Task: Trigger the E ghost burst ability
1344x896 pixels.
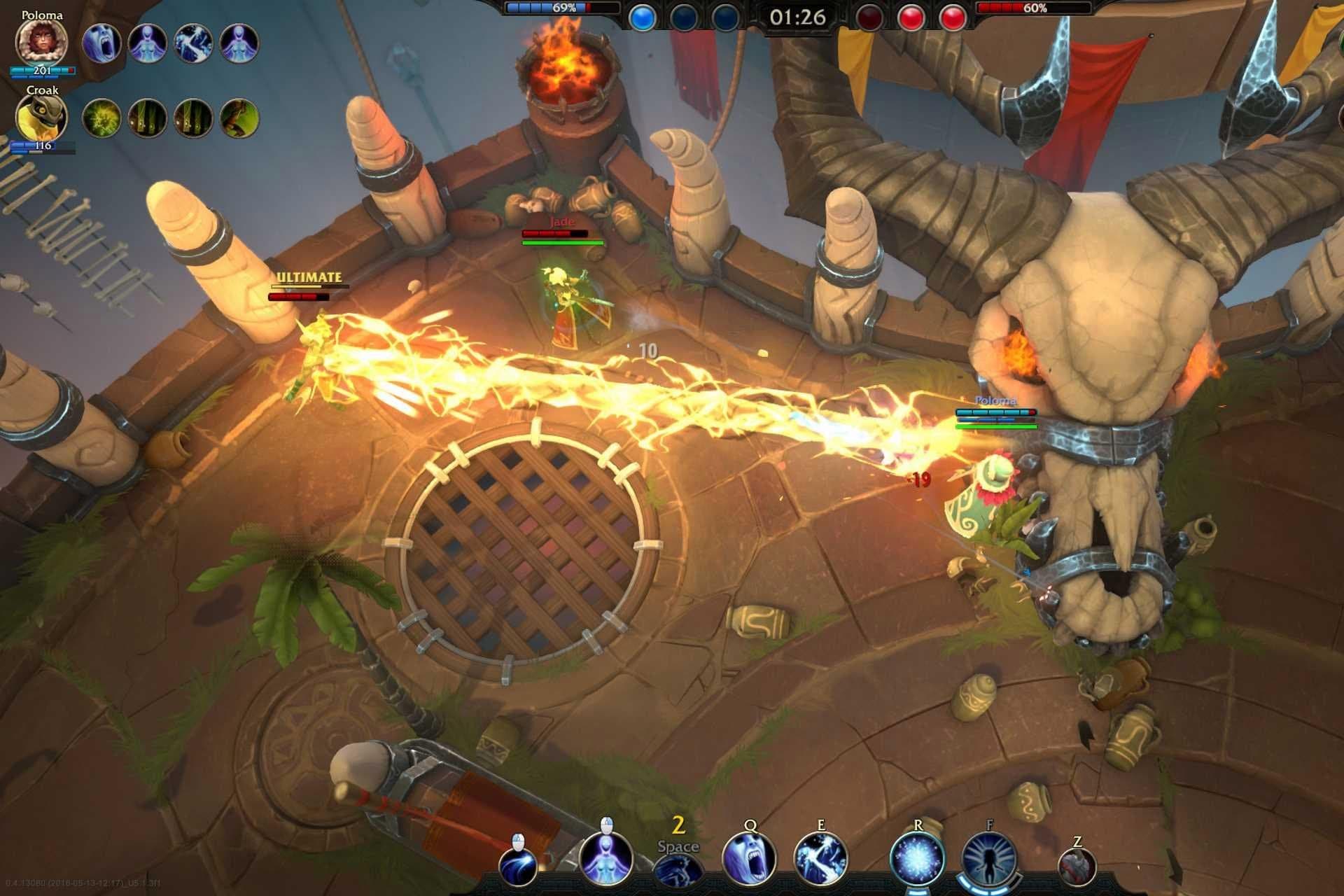Action: pos(820,859)
